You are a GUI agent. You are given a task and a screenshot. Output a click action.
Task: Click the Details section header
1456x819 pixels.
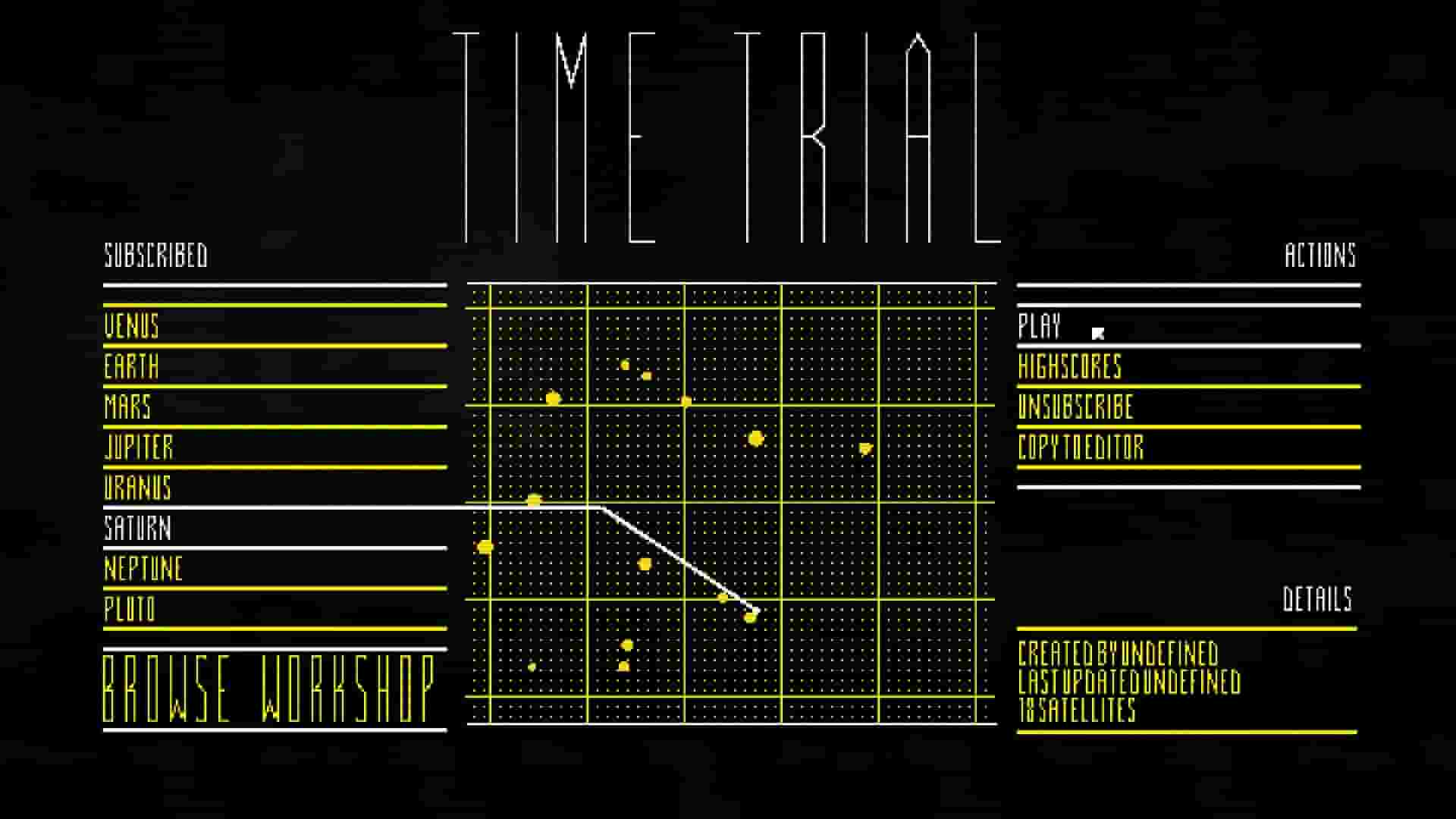pos(1317,600)
